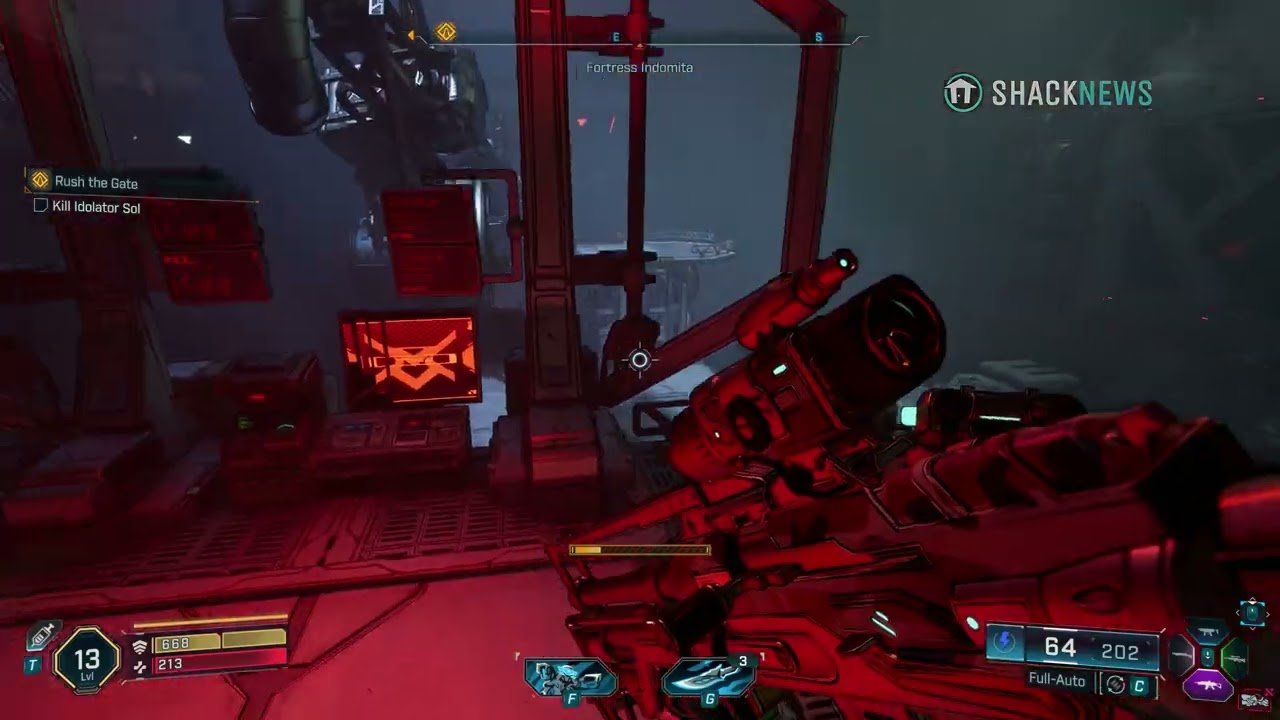Toggle the Full-Auto fire mode switch icon
Viewport: 1280px width, 720px height.
[1115, 685]
